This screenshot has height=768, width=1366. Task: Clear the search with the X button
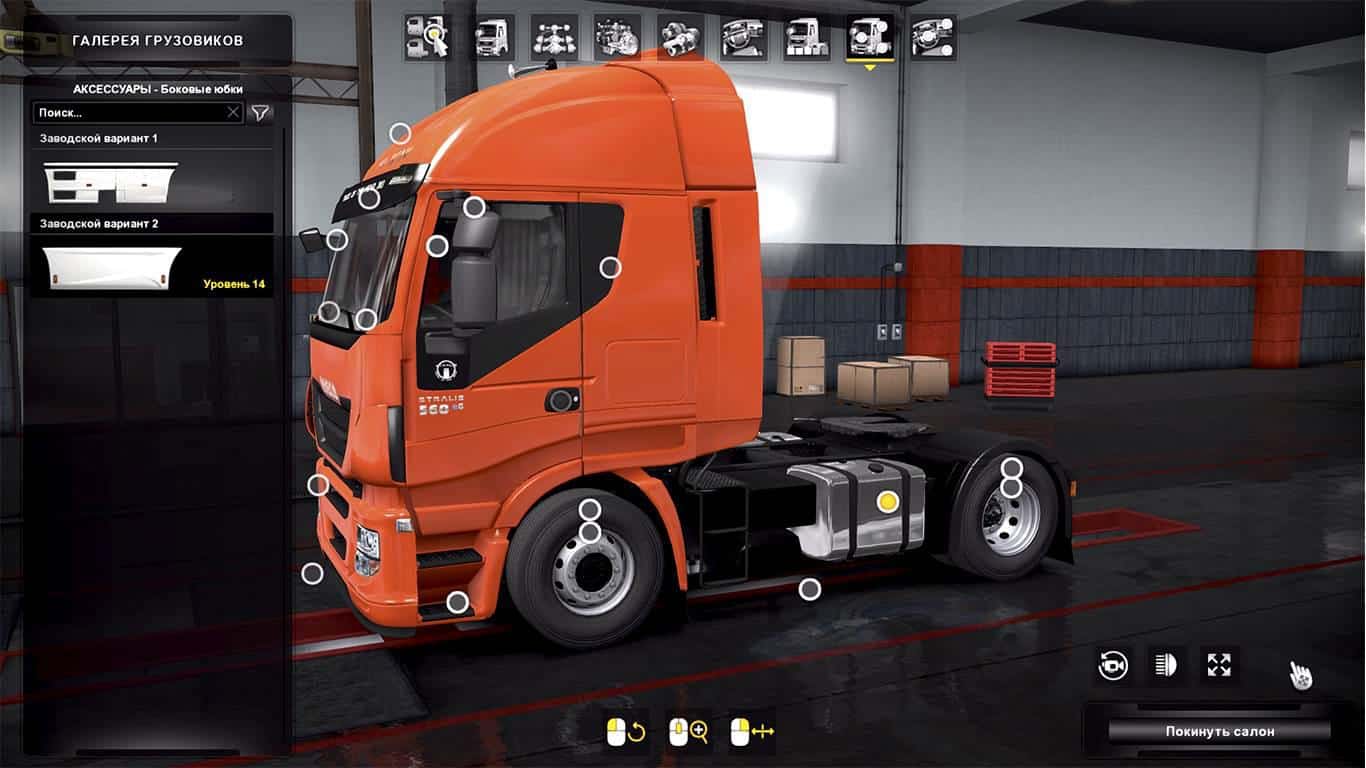pyautogui.click(x=233, y=113)
